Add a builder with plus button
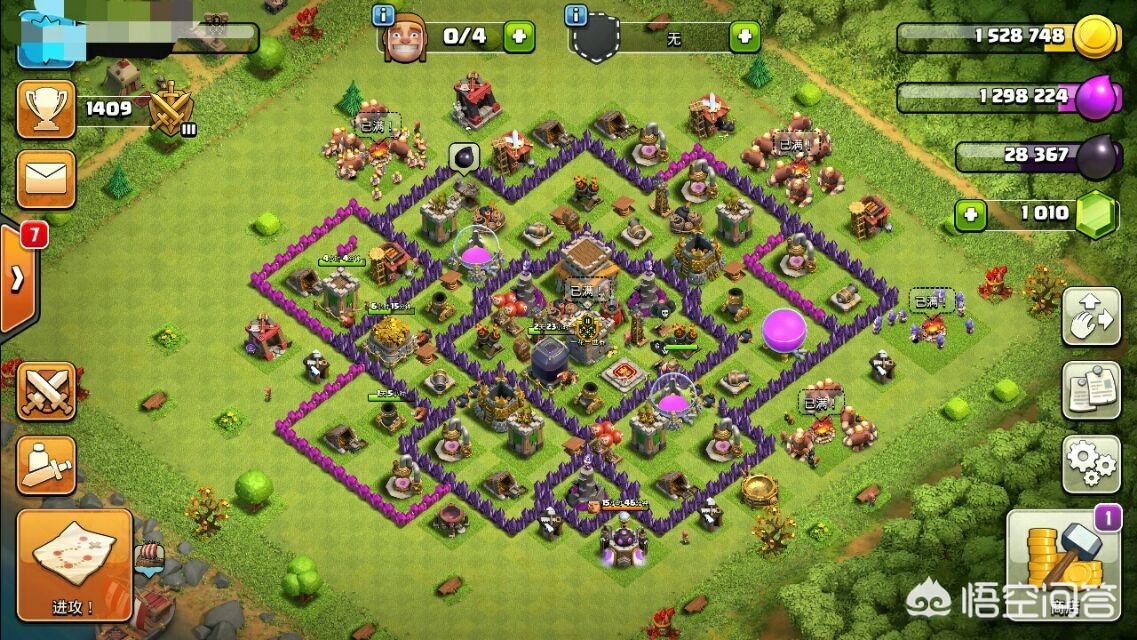Image resolution: width=1137 pixels, height=640 pixels. pyautogui.click(x=518, y=37)
